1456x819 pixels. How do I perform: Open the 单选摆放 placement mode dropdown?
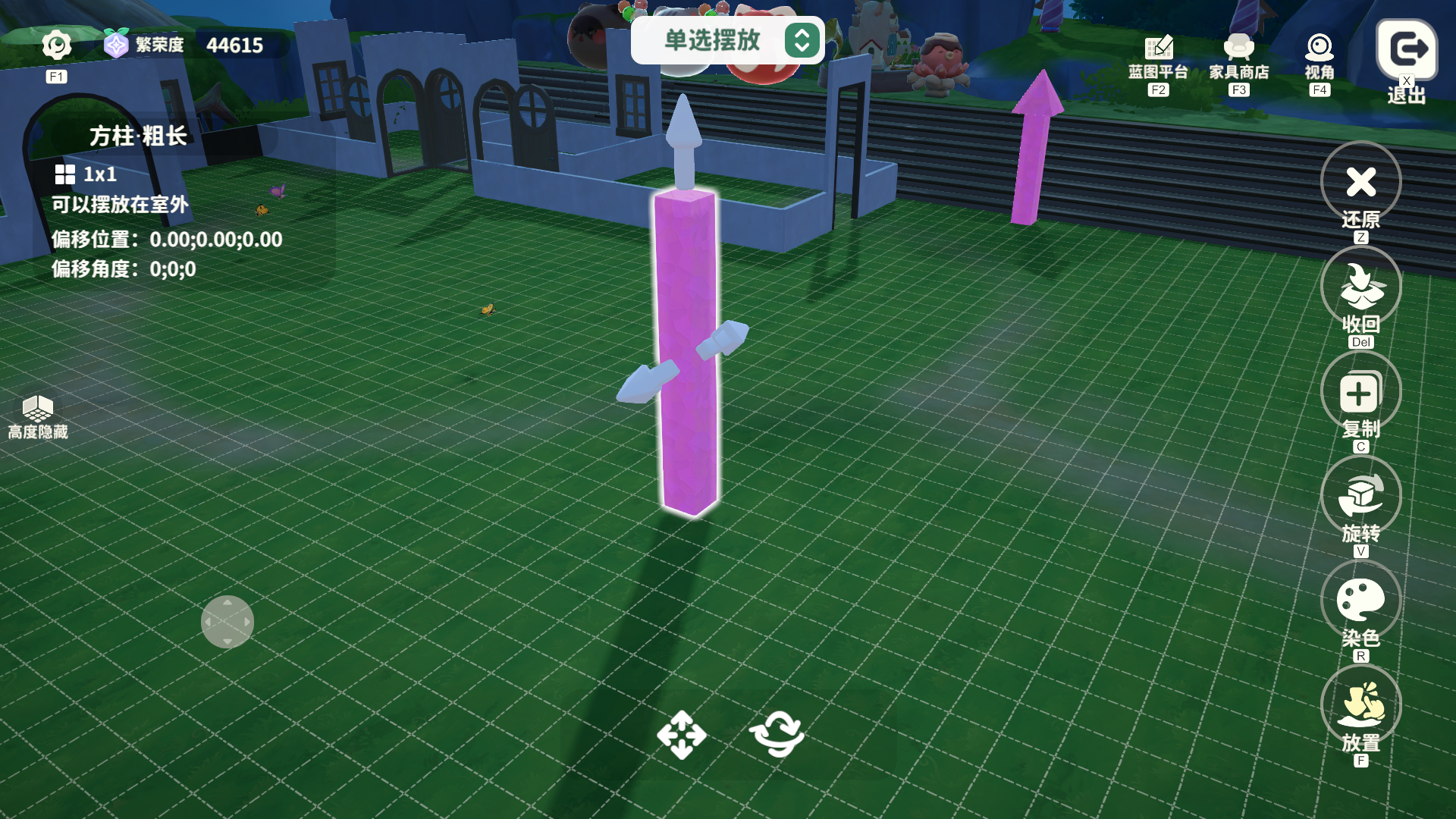click(713, 42)
